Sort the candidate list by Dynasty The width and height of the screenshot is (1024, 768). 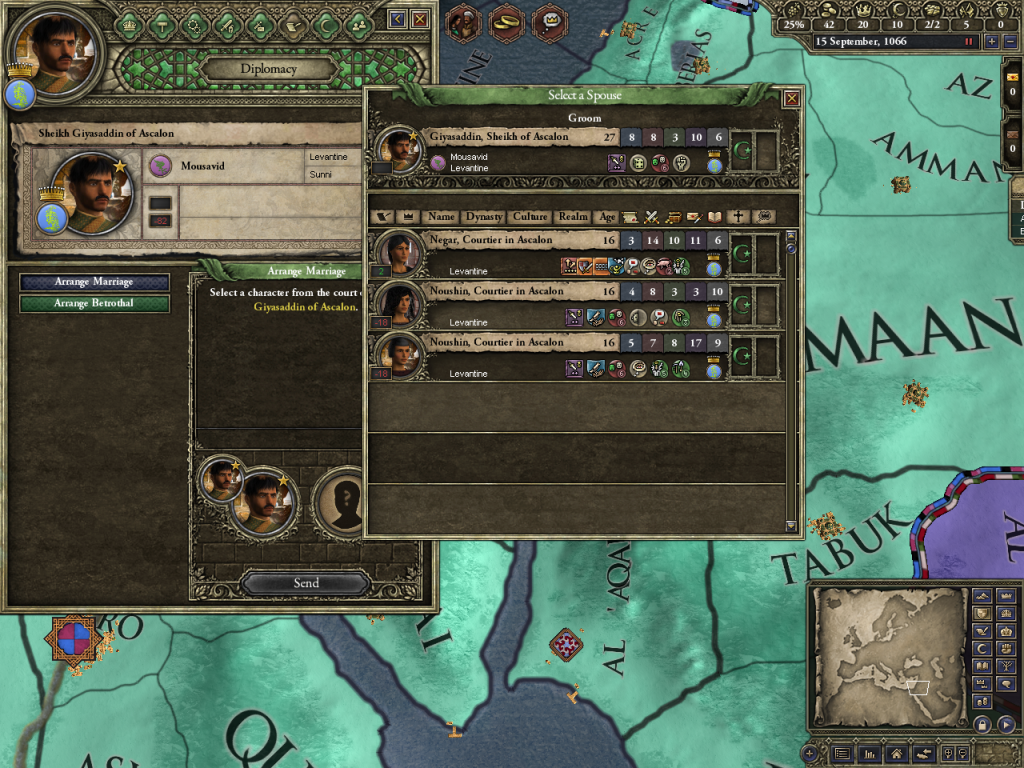pyautogui.click(x=484, y=216)
